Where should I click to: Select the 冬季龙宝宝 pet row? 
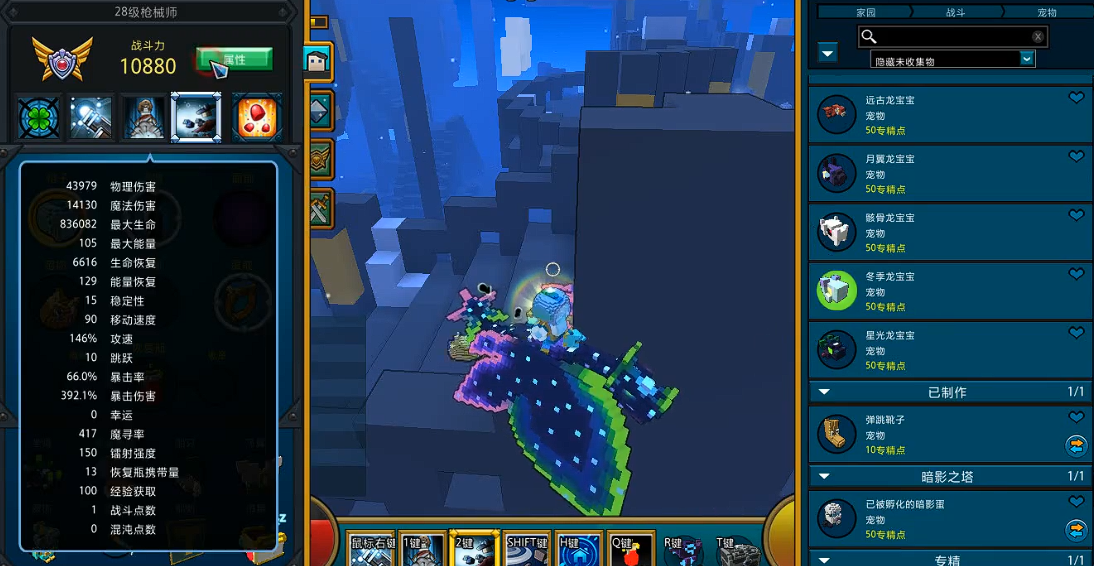[x=950, y=291]
